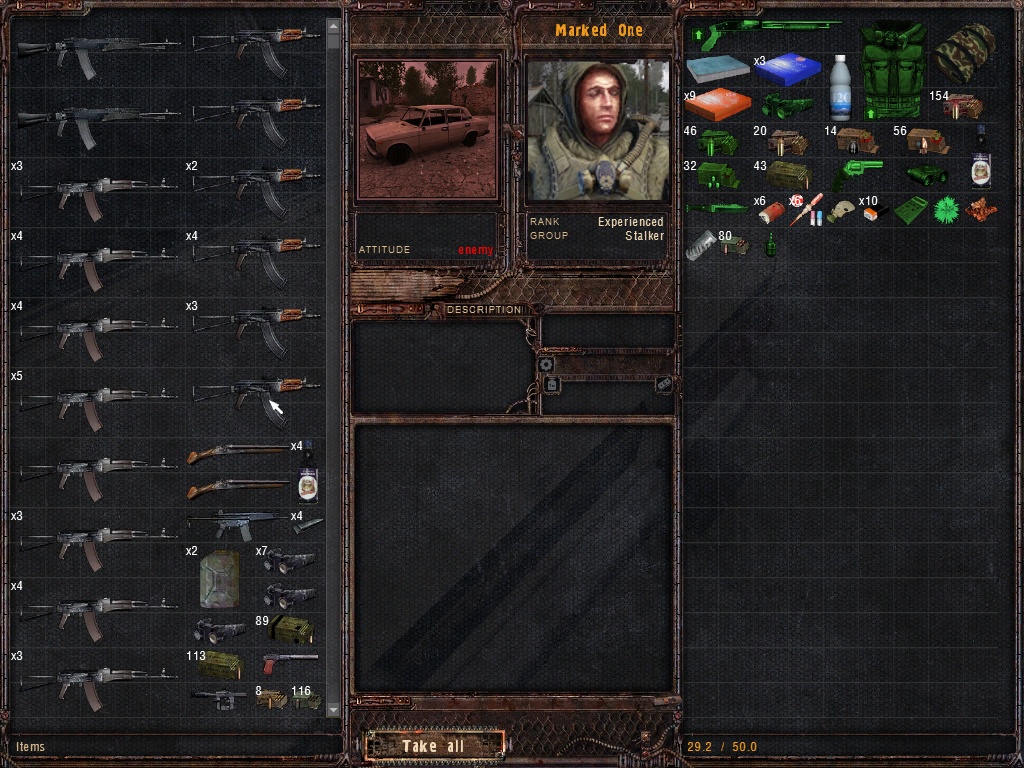Select the fuel canister in the loot list
This screenshot has width=1024, height=768.
(219, 578)
